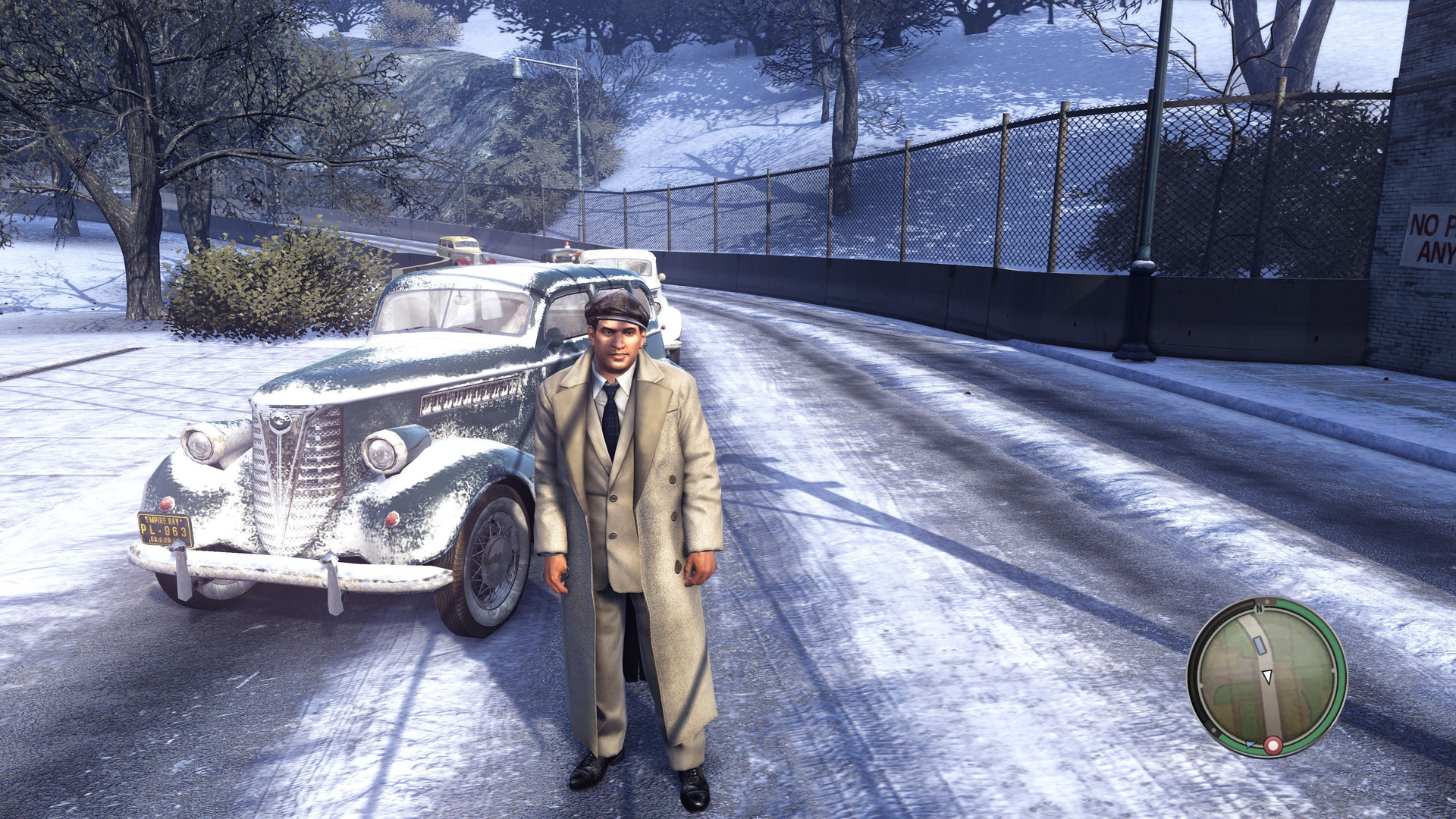Click the small blue arrow marker on minimap edge
1456x819 pixels.
1250,743
